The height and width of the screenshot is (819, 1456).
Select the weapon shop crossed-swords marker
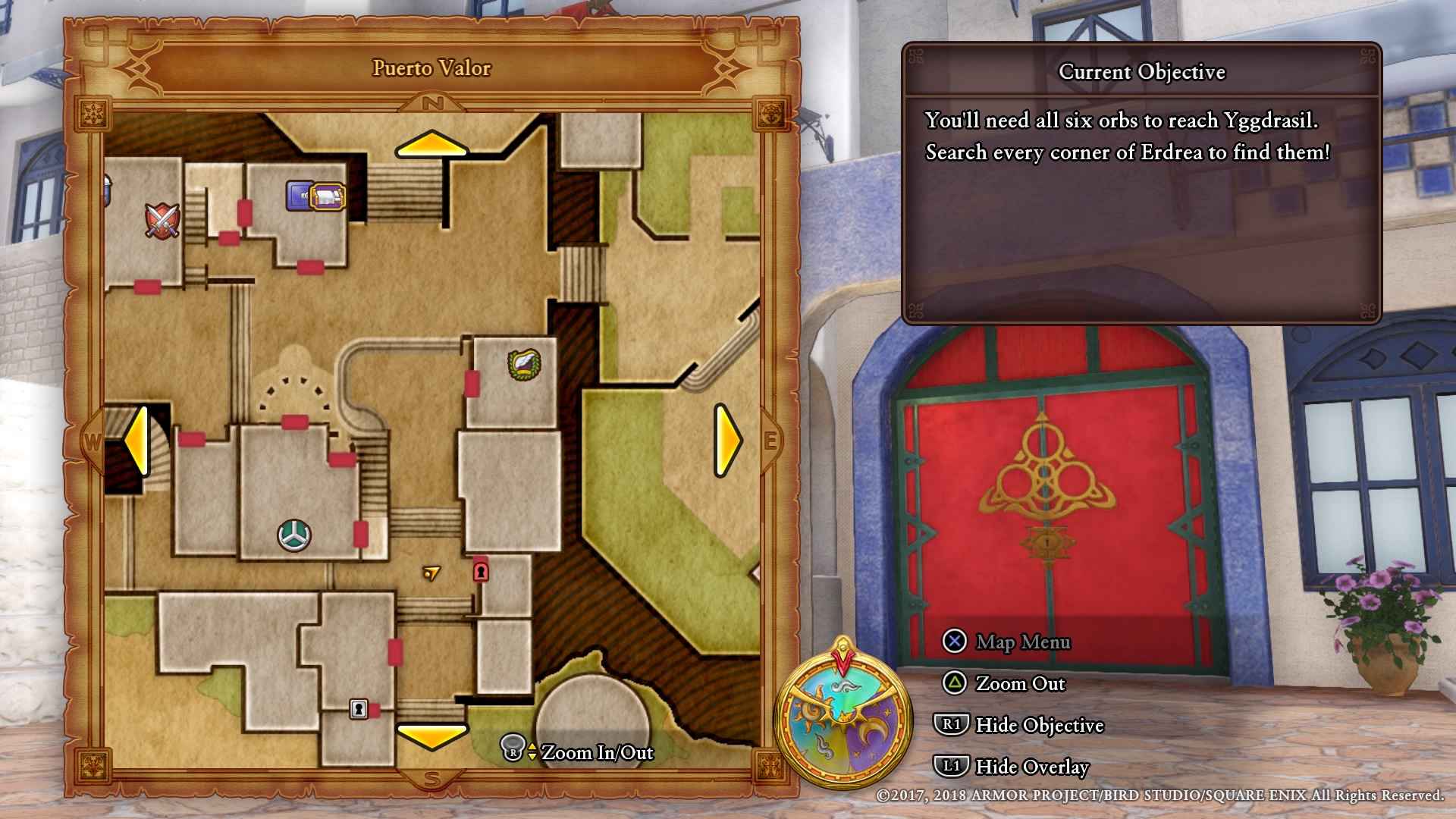(x=162, y=221)
